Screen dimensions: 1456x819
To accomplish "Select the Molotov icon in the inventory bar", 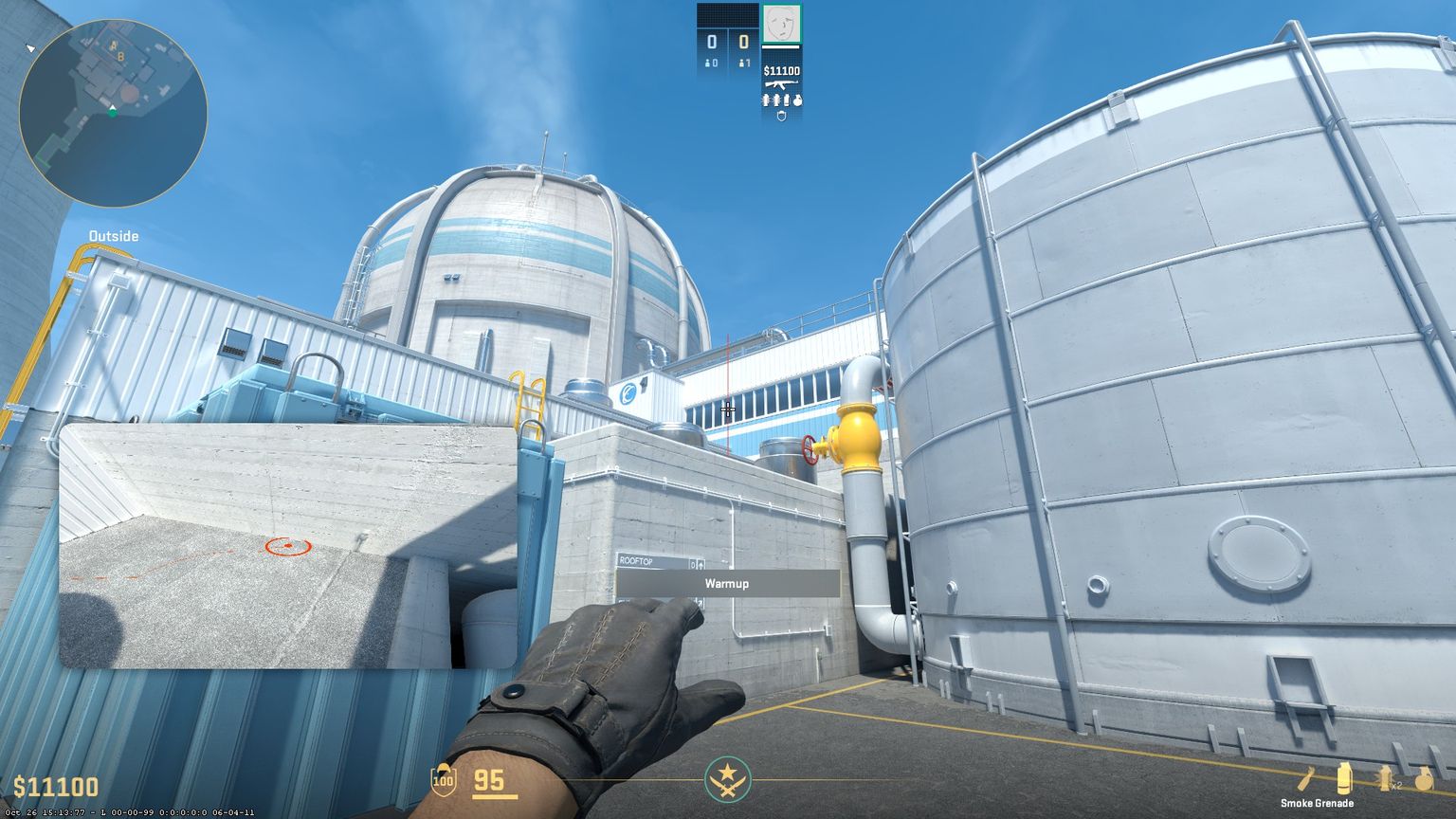I will pos(1305,775).
